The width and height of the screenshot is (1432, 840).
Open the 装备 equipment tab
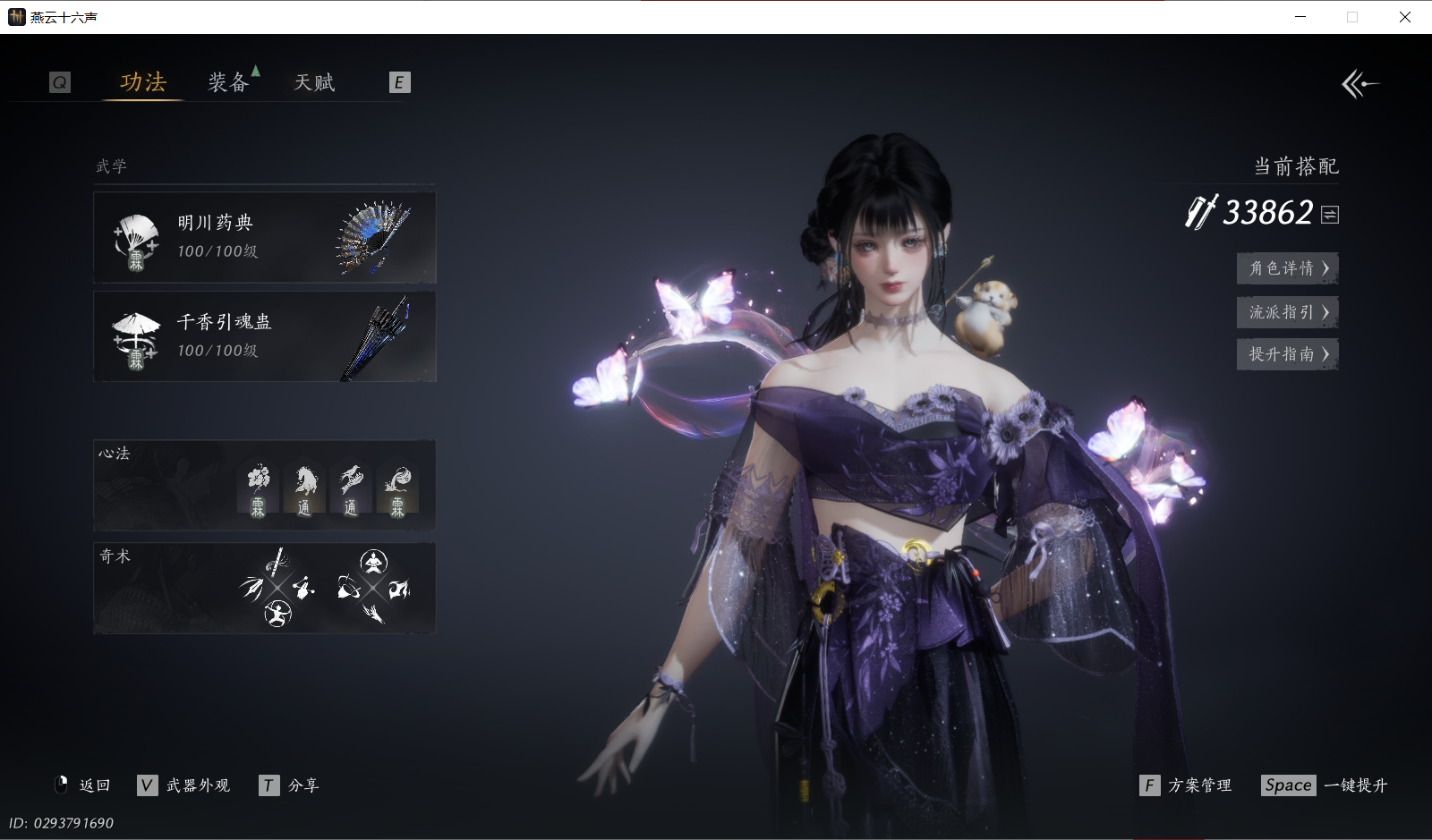pyautogui.click(x=228, y=82)
